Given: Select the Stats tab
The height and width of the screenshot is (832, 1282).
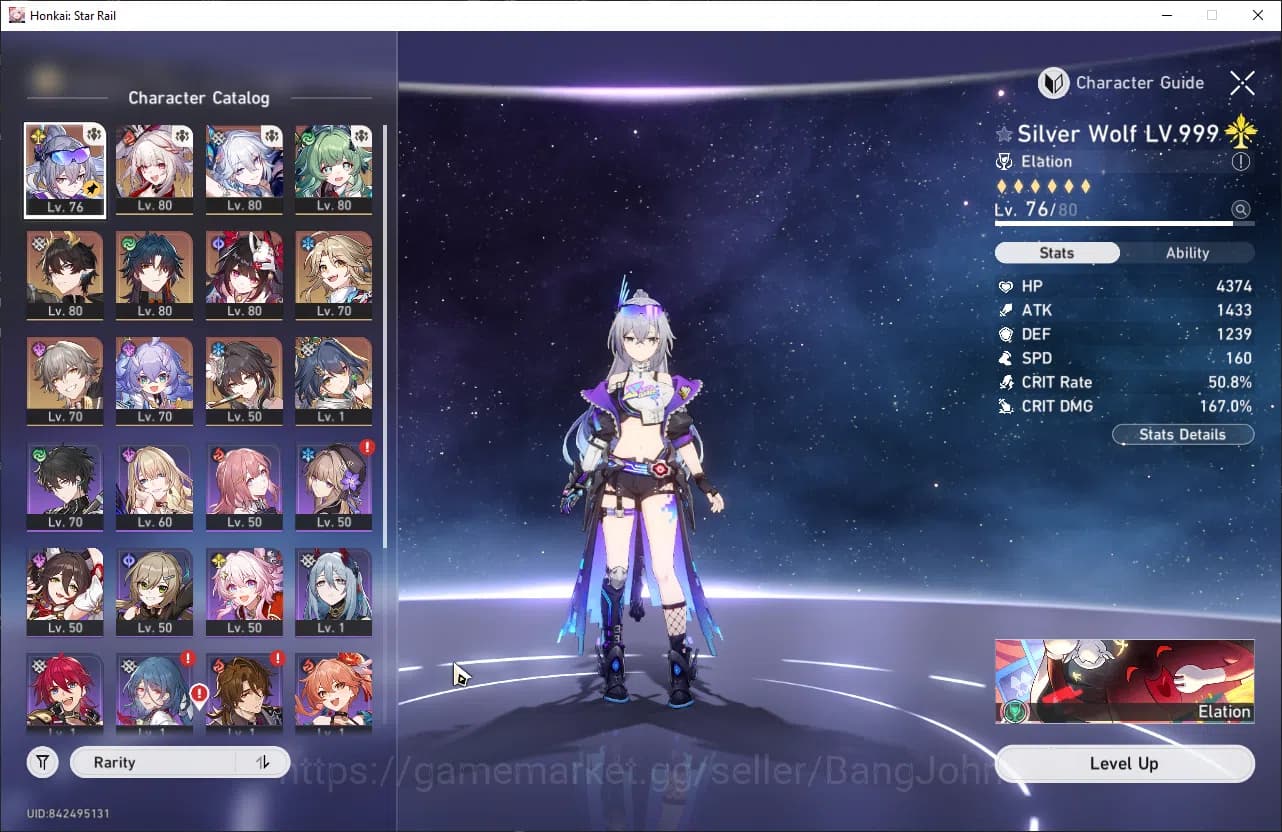Looking at the screenshot, I should (x=1057, y=252).
